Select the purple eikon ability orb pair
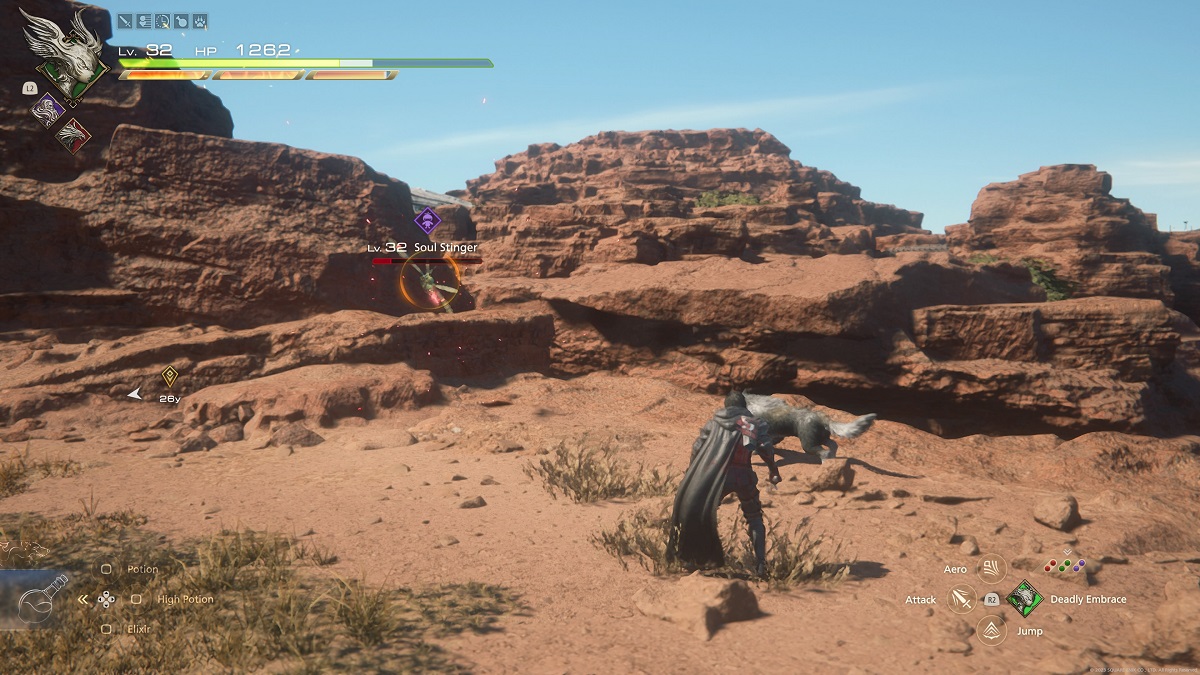 click(1078, 565)
